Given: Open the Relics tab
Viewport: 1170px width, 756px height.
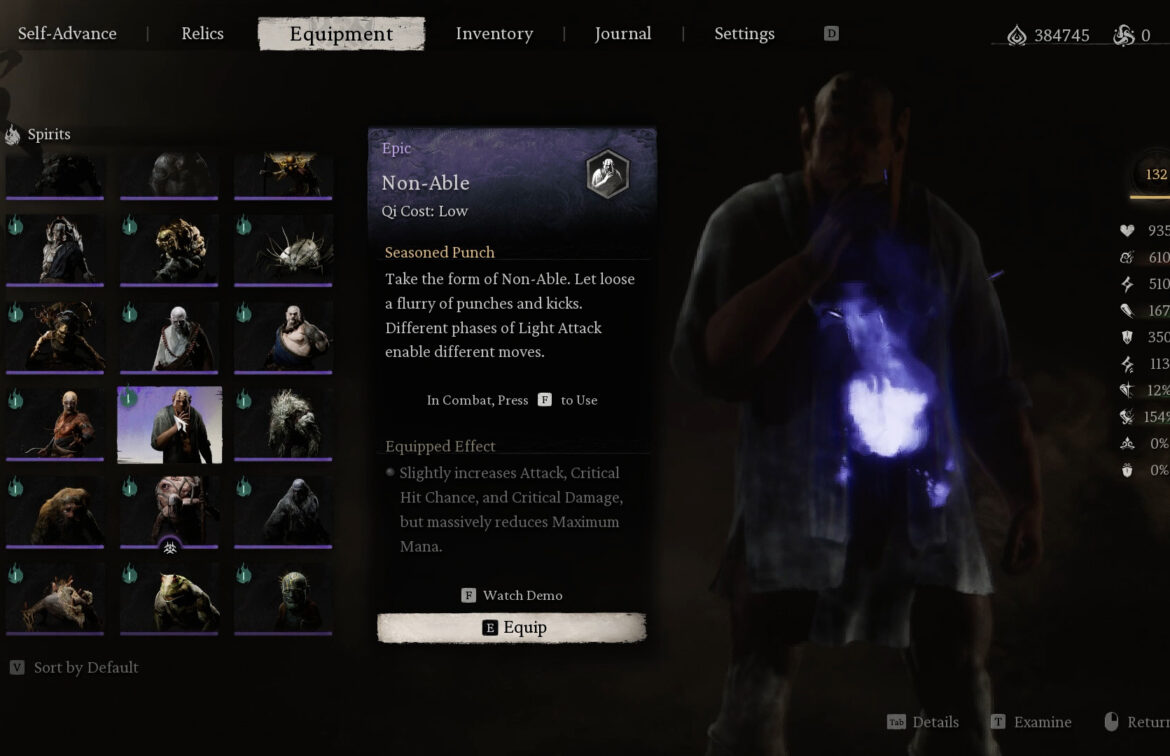Looking at the screenshot, I should tap(202, 34).
